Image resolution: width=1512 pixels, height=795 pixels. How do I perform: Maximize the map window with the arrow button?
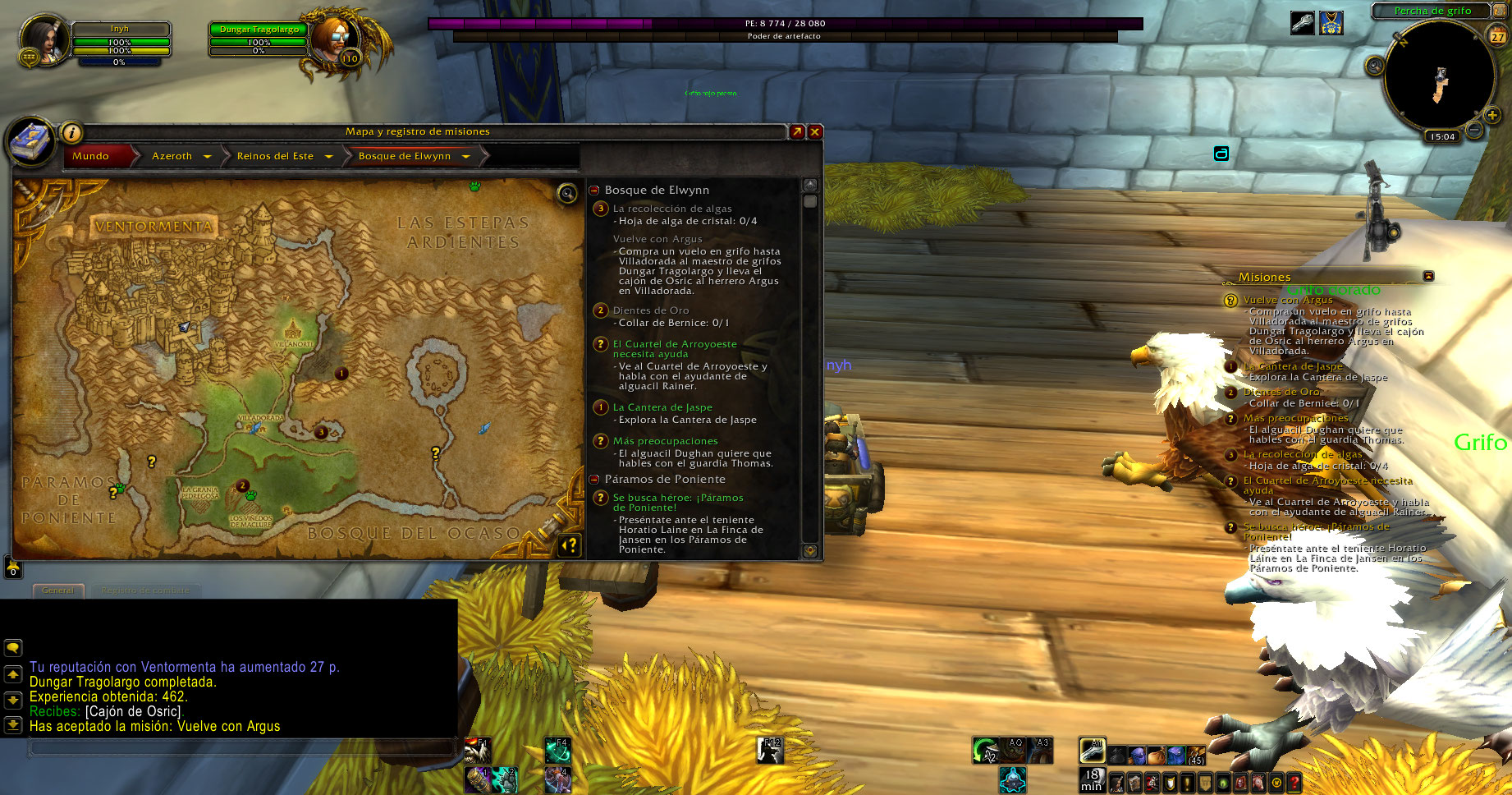796,132
